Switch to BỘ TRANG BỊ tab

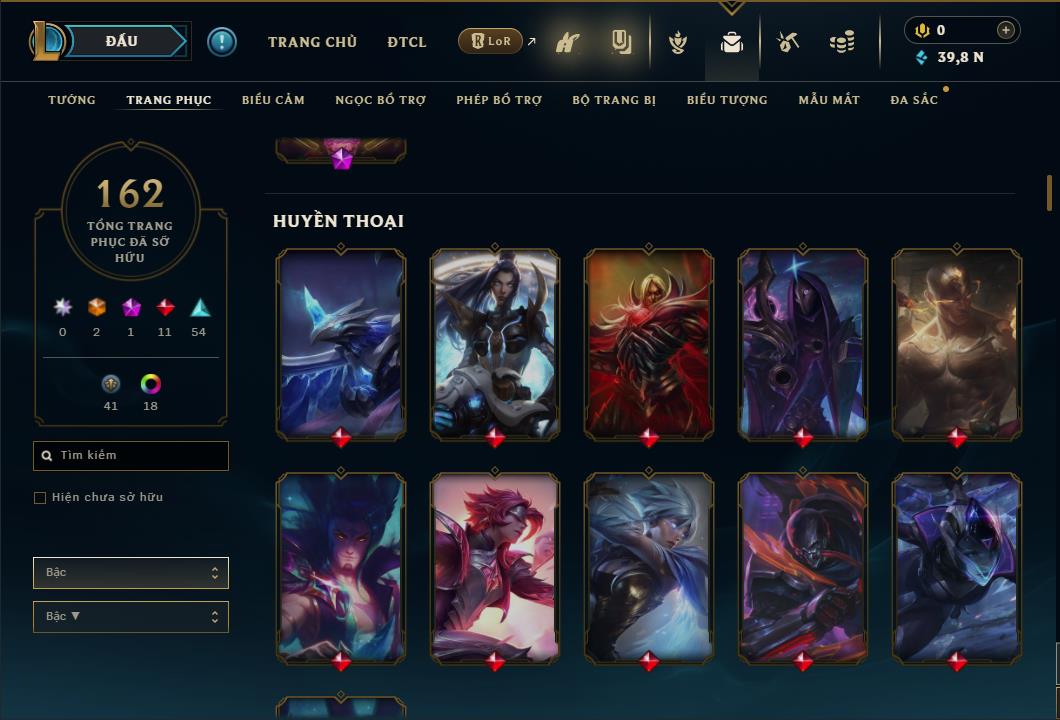(x=614, y=100)
